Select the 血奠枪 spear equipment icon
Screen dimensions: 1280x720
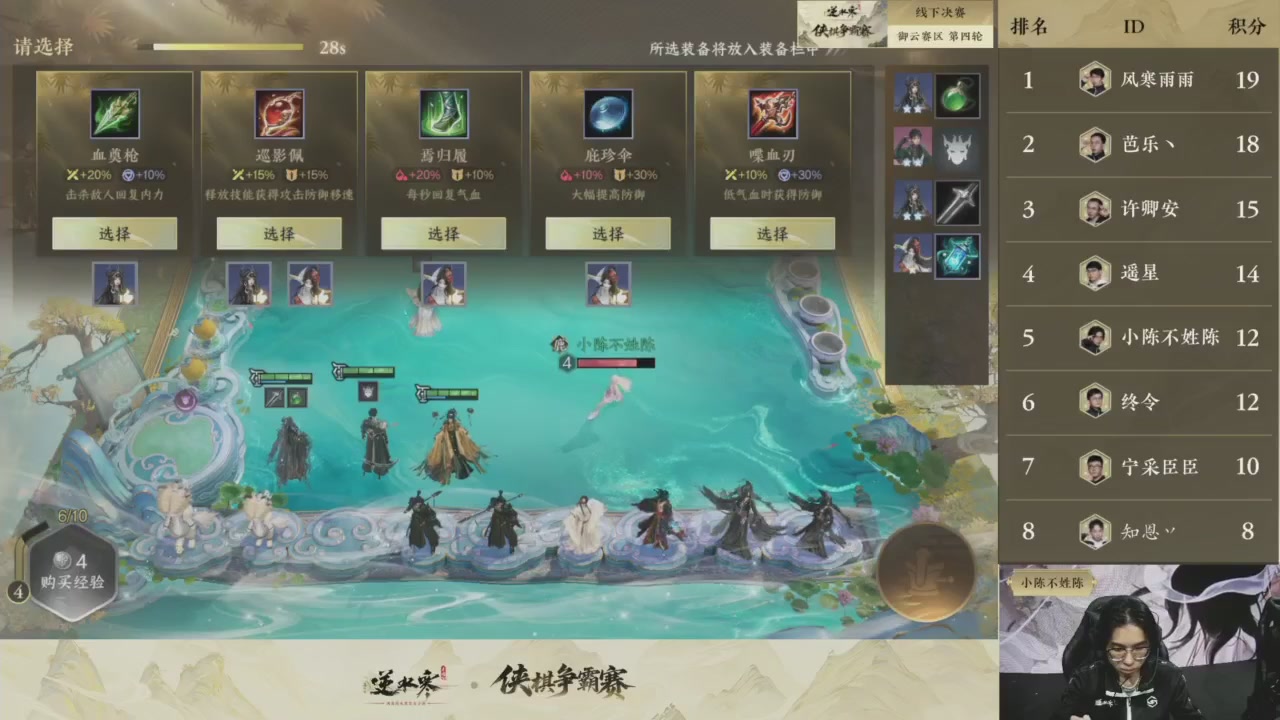[x=114, y=112]
